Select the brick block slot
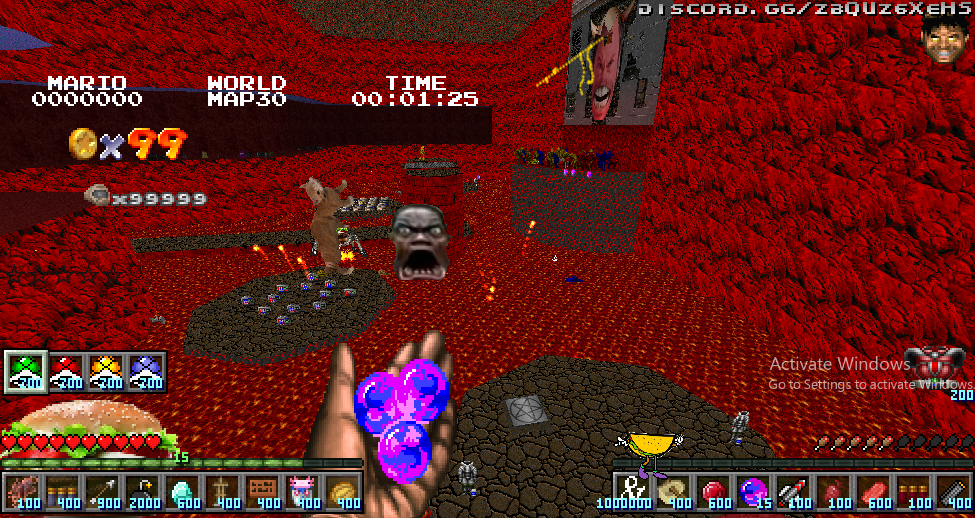The height and width of the screenshot is (518, 975). click(x=263, y=492)
